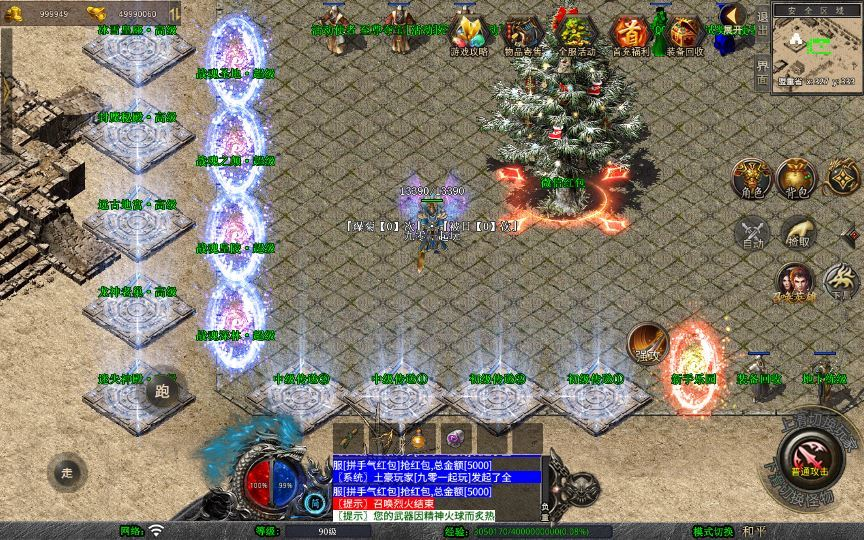Open the 角色 character panel
864x540 pixels.
coord(750,178)
